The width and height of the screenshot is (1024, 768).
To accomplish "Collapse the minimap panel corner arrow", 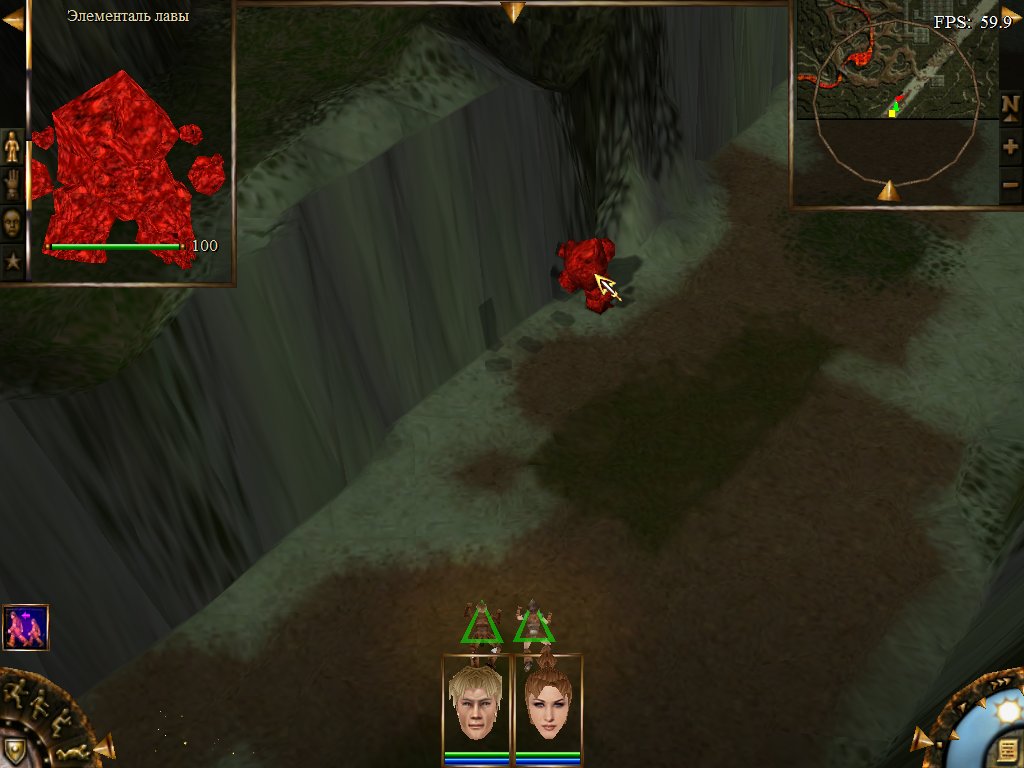I will [x=1011, y=13].
